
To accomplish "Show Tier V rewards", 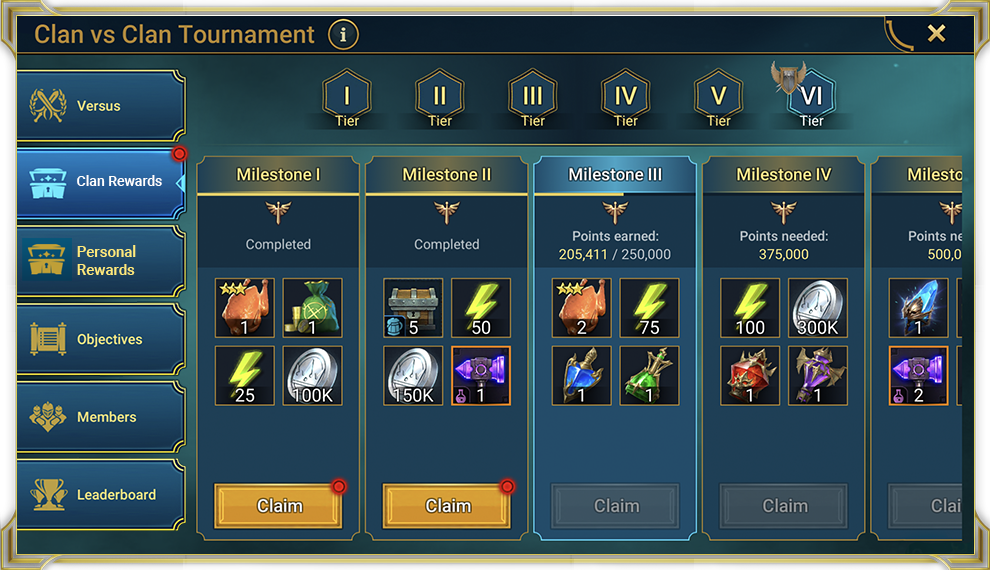I will pyautogui.click(x=719, y=98).
